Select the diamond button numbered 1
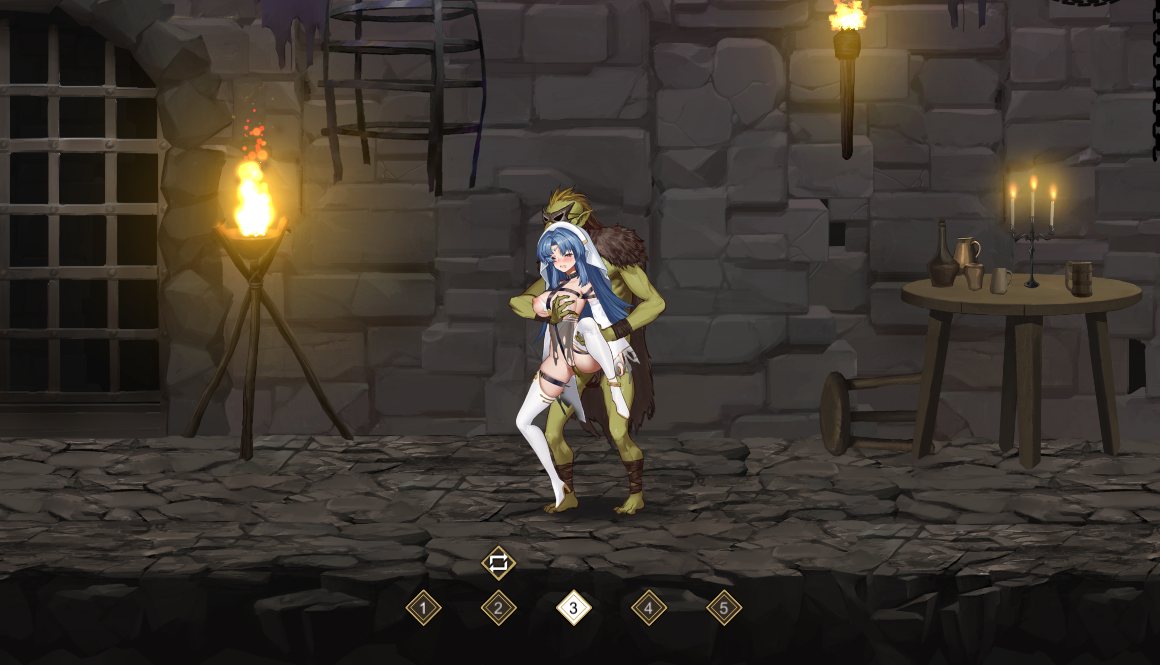Screen dimensions: 1160x665 (x=423, y=607)
